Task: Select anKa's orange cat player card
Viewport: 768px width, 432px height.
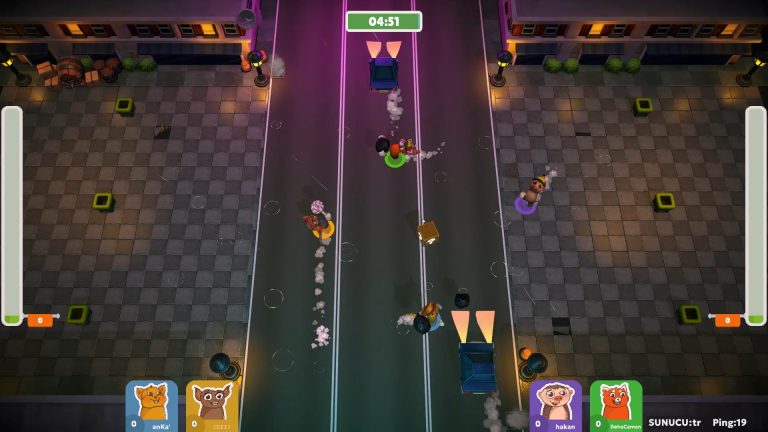Action: point(151,405)
